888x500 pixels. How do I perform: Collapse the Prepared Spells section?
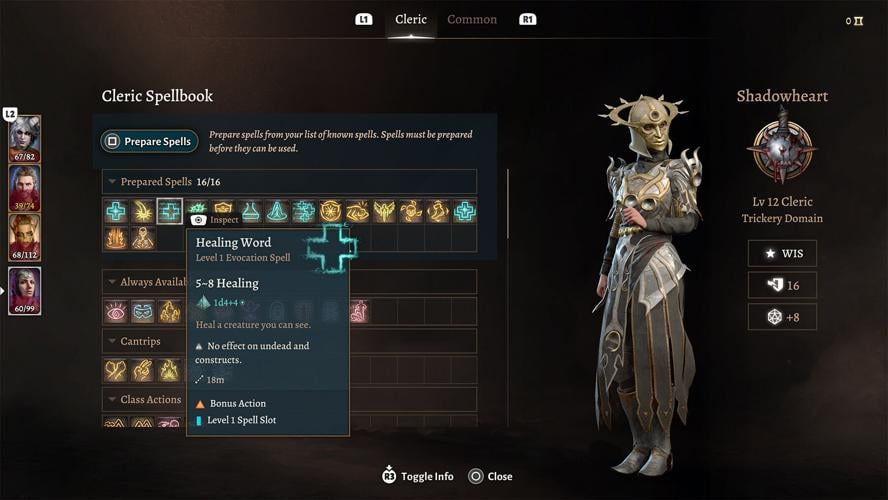click(x=112, y=182)
